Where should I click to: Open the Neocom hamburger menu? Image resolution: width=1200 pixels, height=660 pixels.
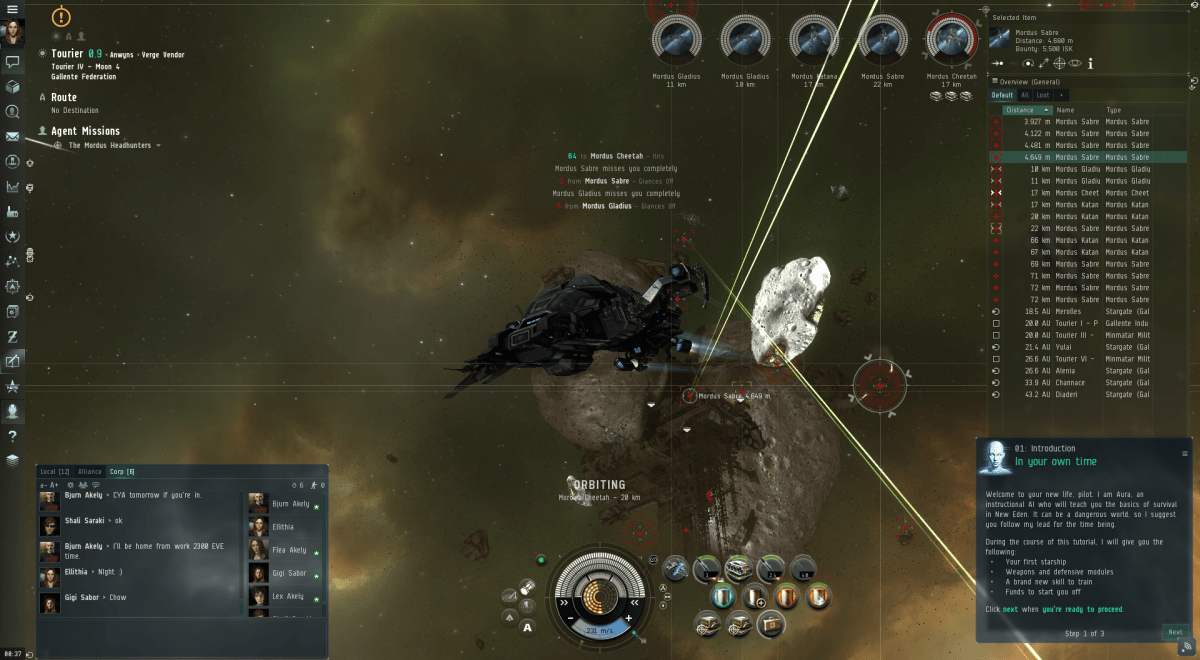[x=12, y=8]
